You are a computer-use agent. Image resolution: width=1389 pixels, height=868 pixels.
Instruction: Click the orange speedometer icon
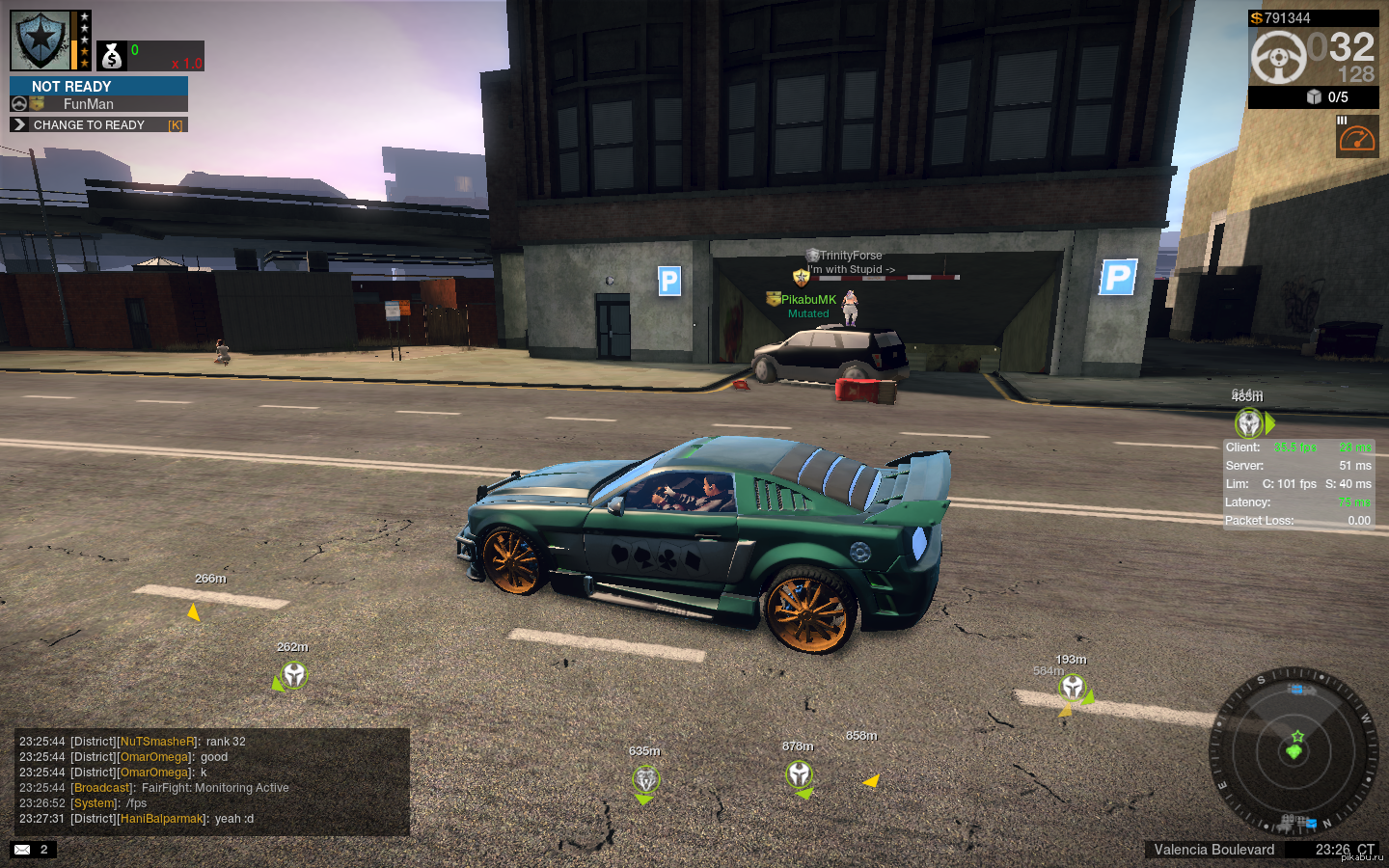tap(1357, 138)
